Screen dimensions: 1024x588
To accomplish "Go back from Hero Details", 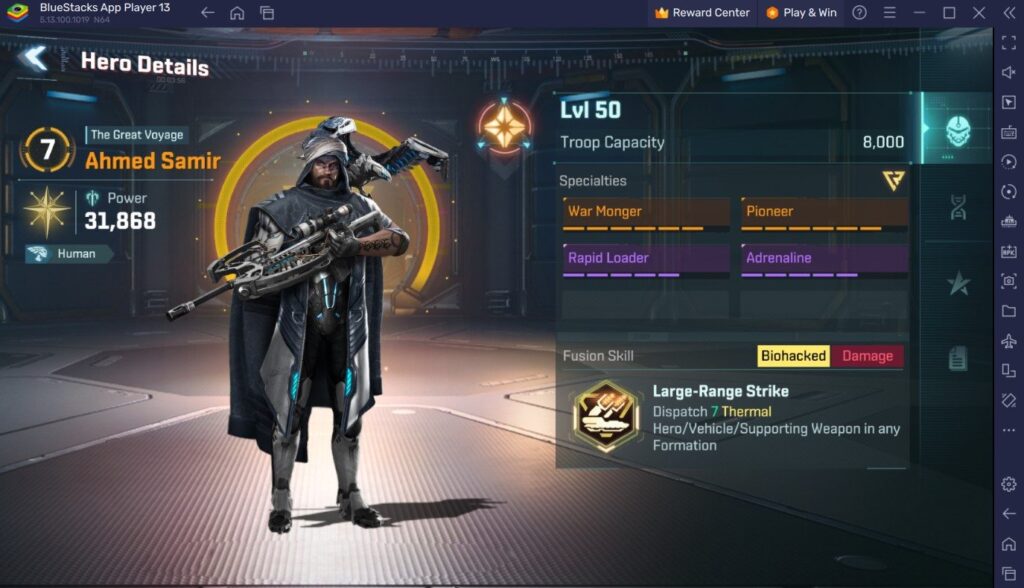I will [x=34, y=59].
